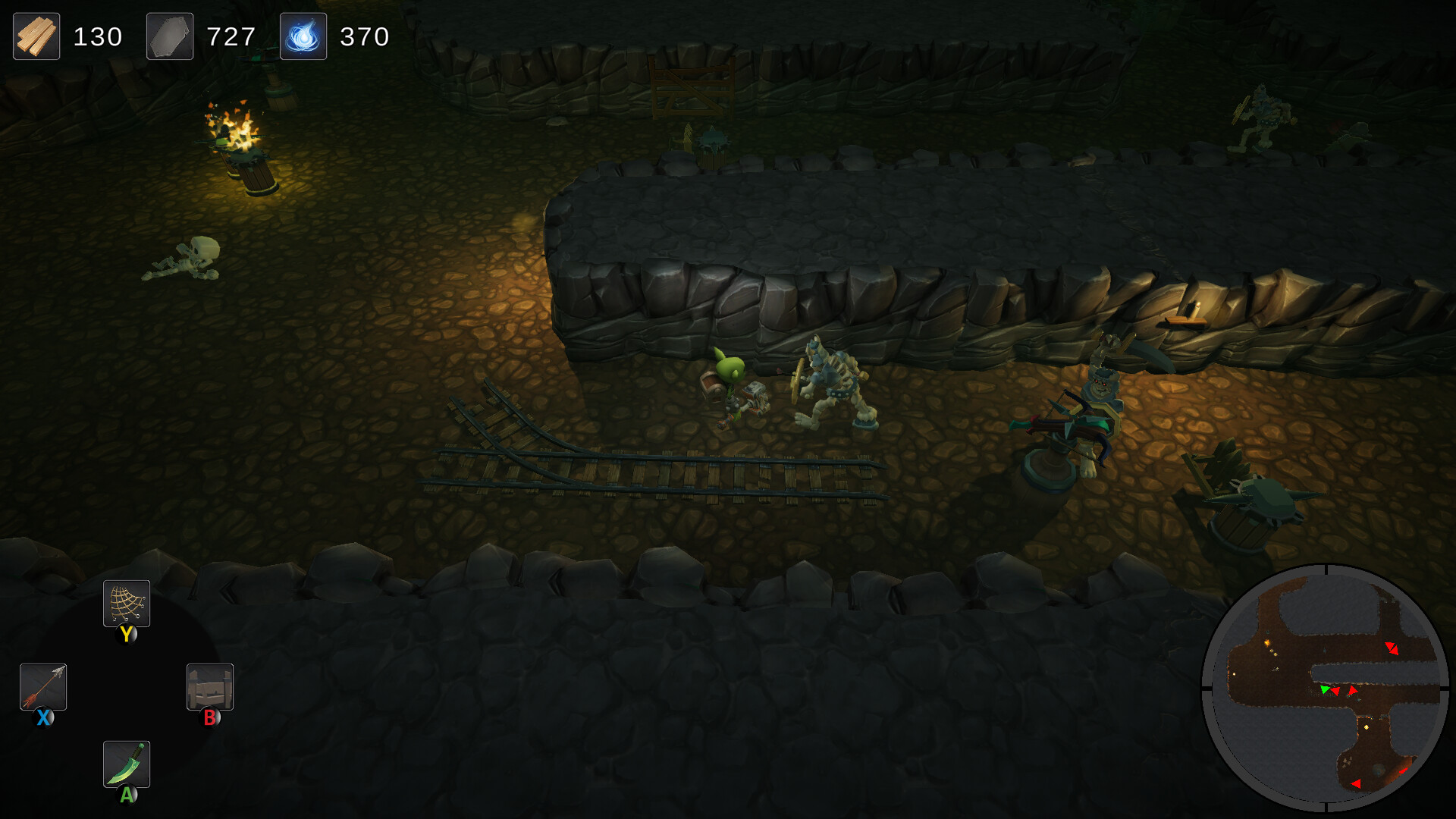1456x819 pixels.
Task: Click the wood planks resource icon
Action: [36, 36]
